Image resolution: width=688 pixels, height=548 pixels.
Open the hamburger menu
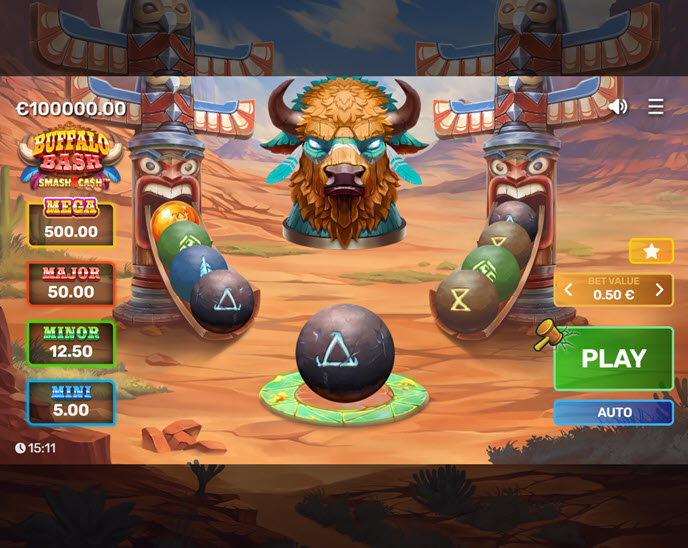point(656,106)
